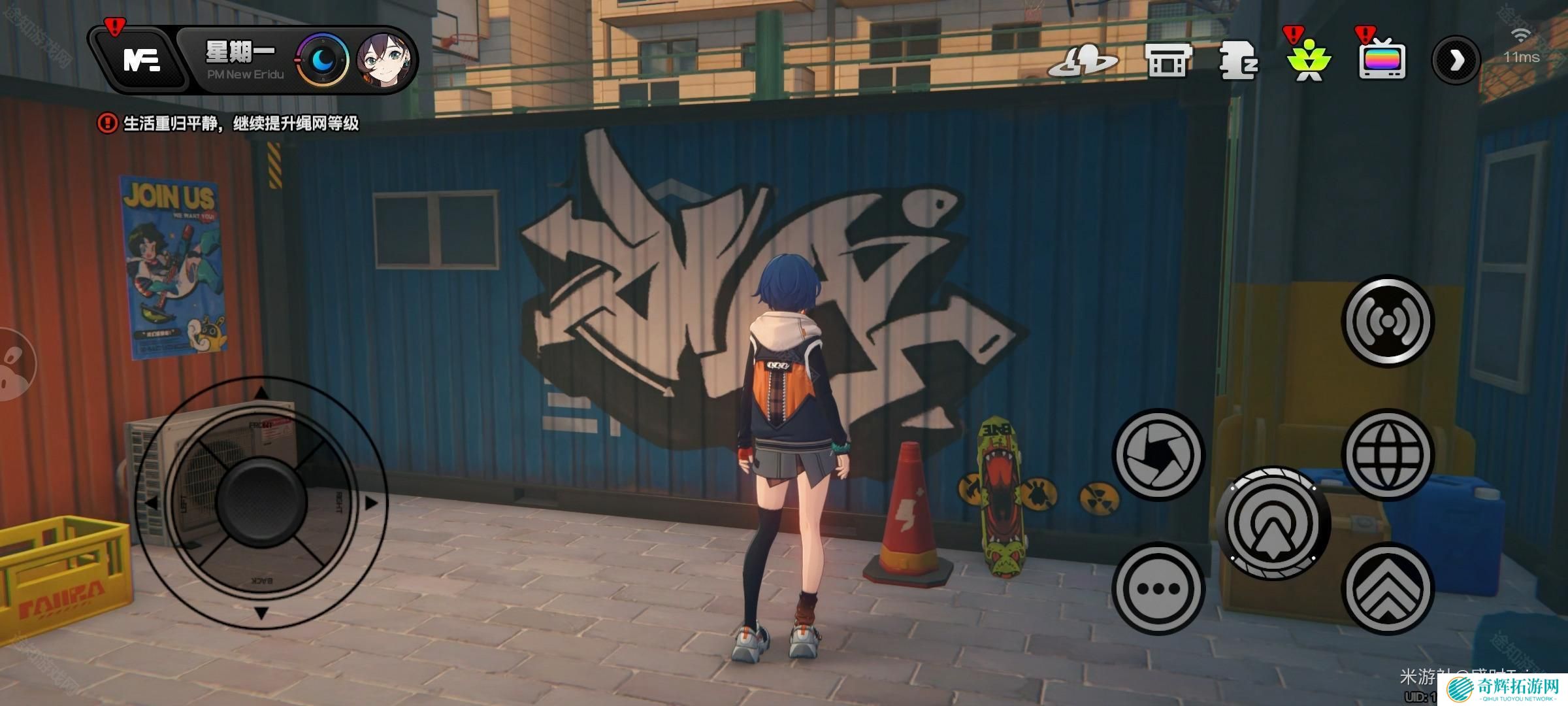Open the three-dots more button
Viewport: 1568px width, 706px height.
[x=1158, y=588]
